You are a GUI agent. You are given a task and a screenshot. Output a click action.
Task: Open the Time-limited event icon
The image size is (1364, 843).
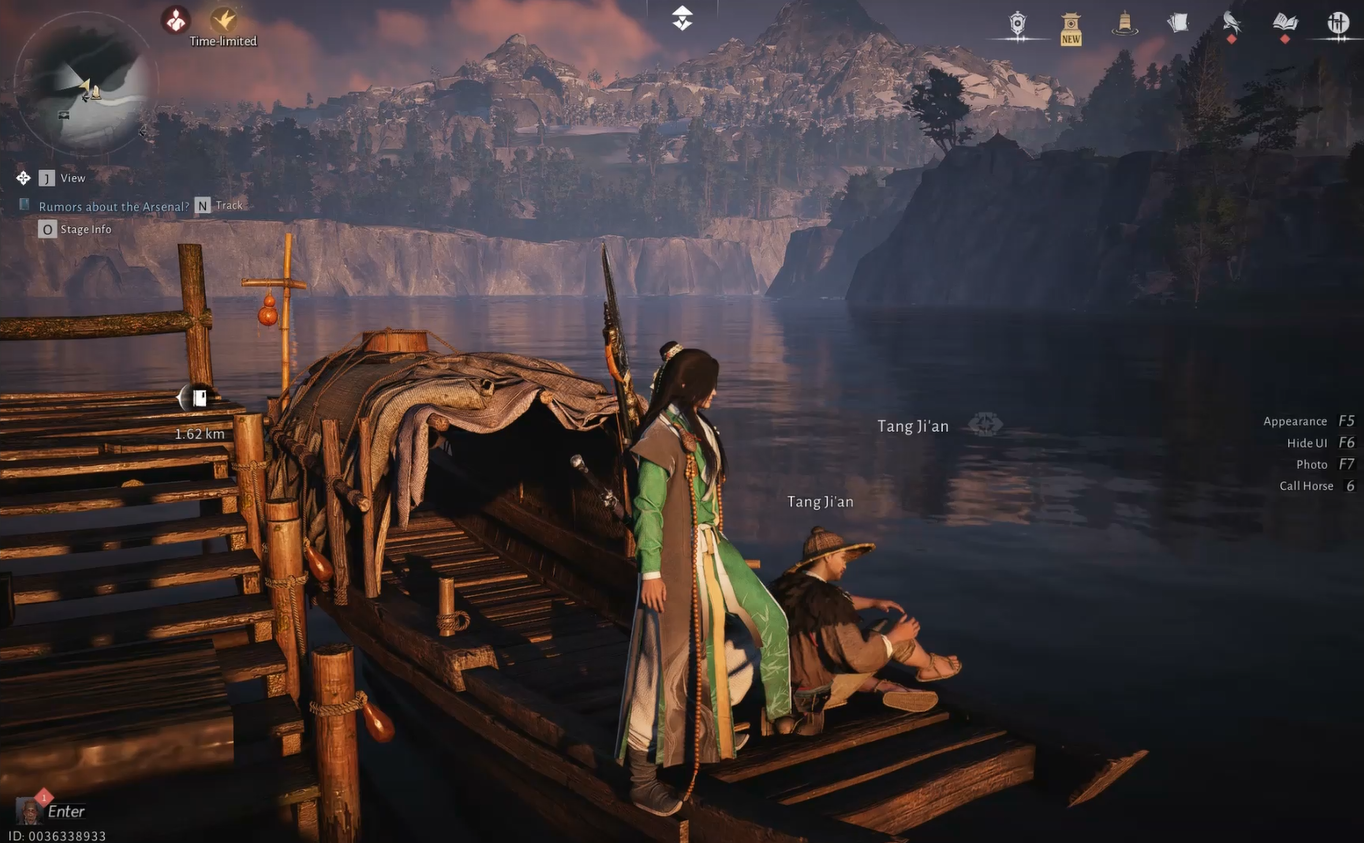pos(221,18)
